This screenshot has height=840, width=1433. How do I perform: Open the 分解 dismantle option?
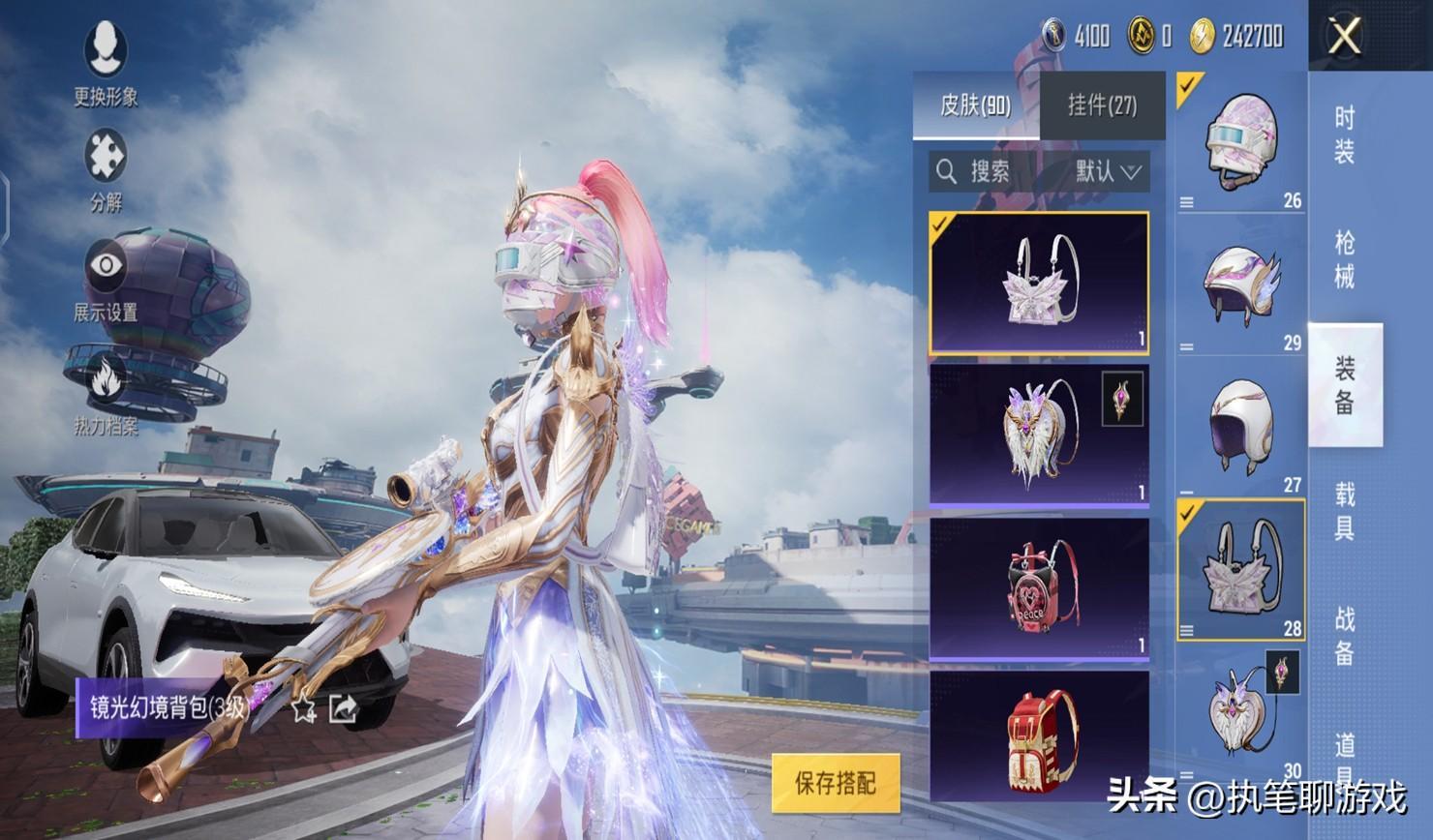coord(106,169)
